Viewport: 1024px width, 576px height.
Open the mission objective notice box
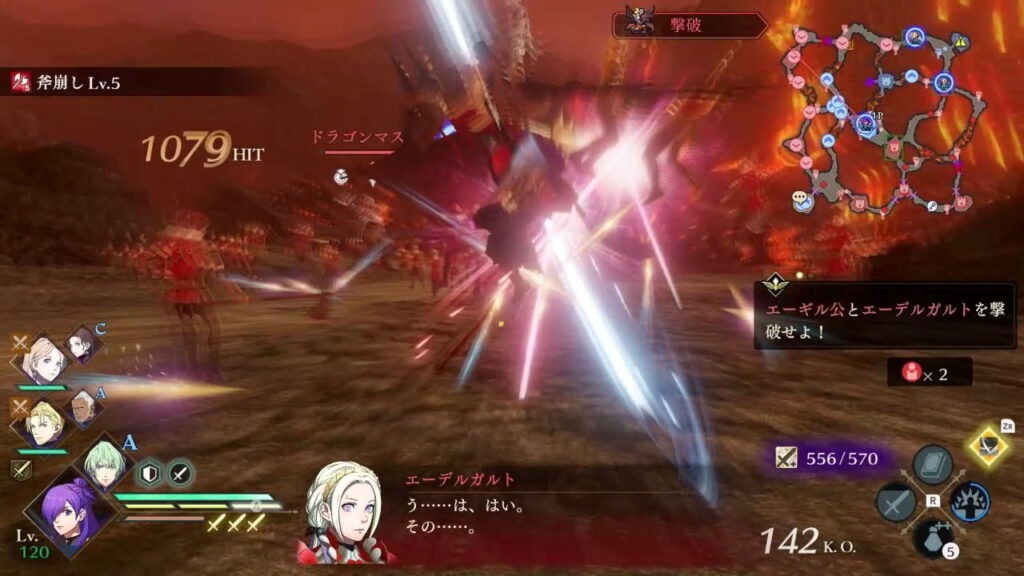pos(884,315)
